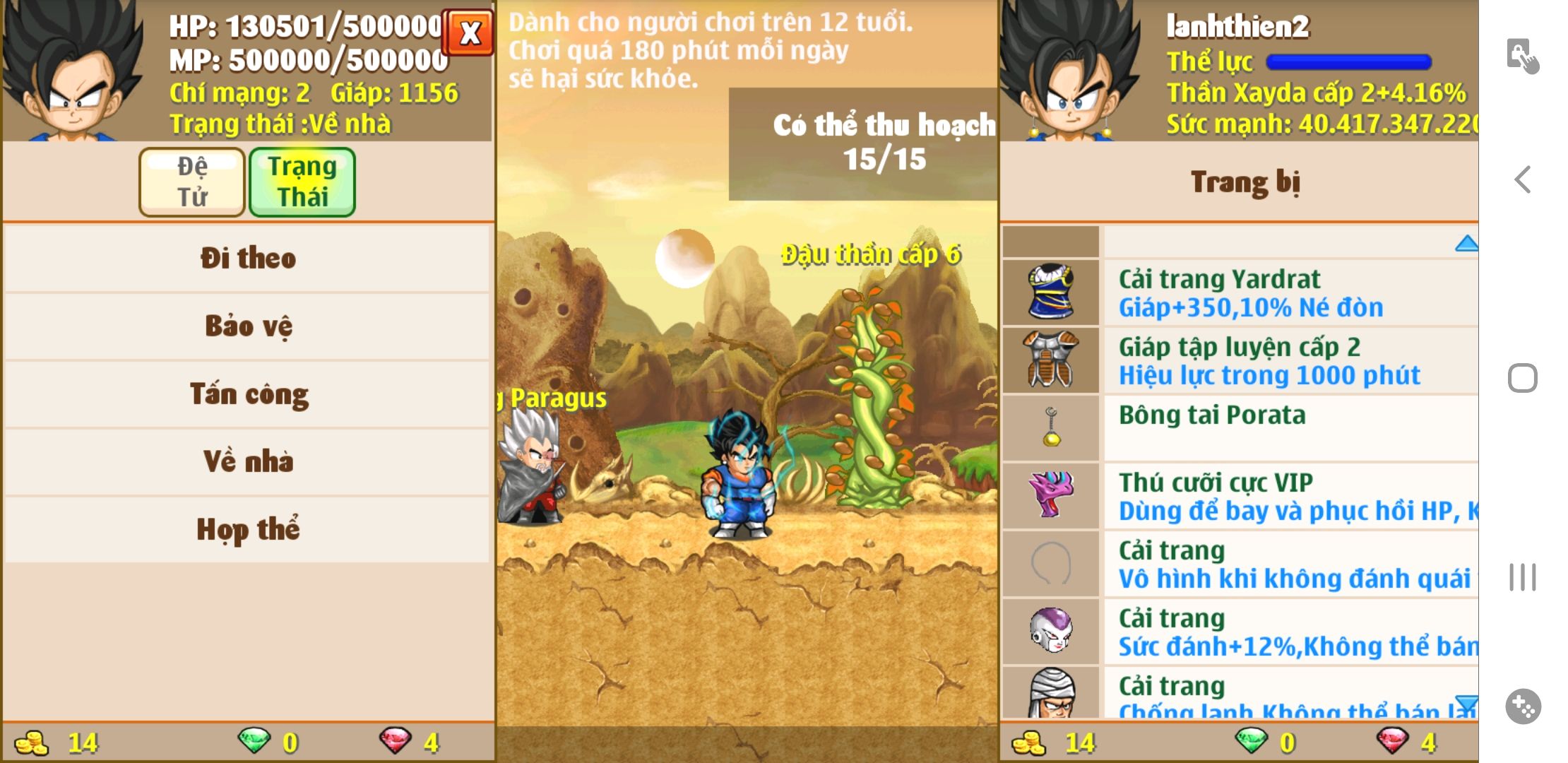
Task: Pick the Giáp tập luyện cấp 2 item
Action: [1240, 360]
